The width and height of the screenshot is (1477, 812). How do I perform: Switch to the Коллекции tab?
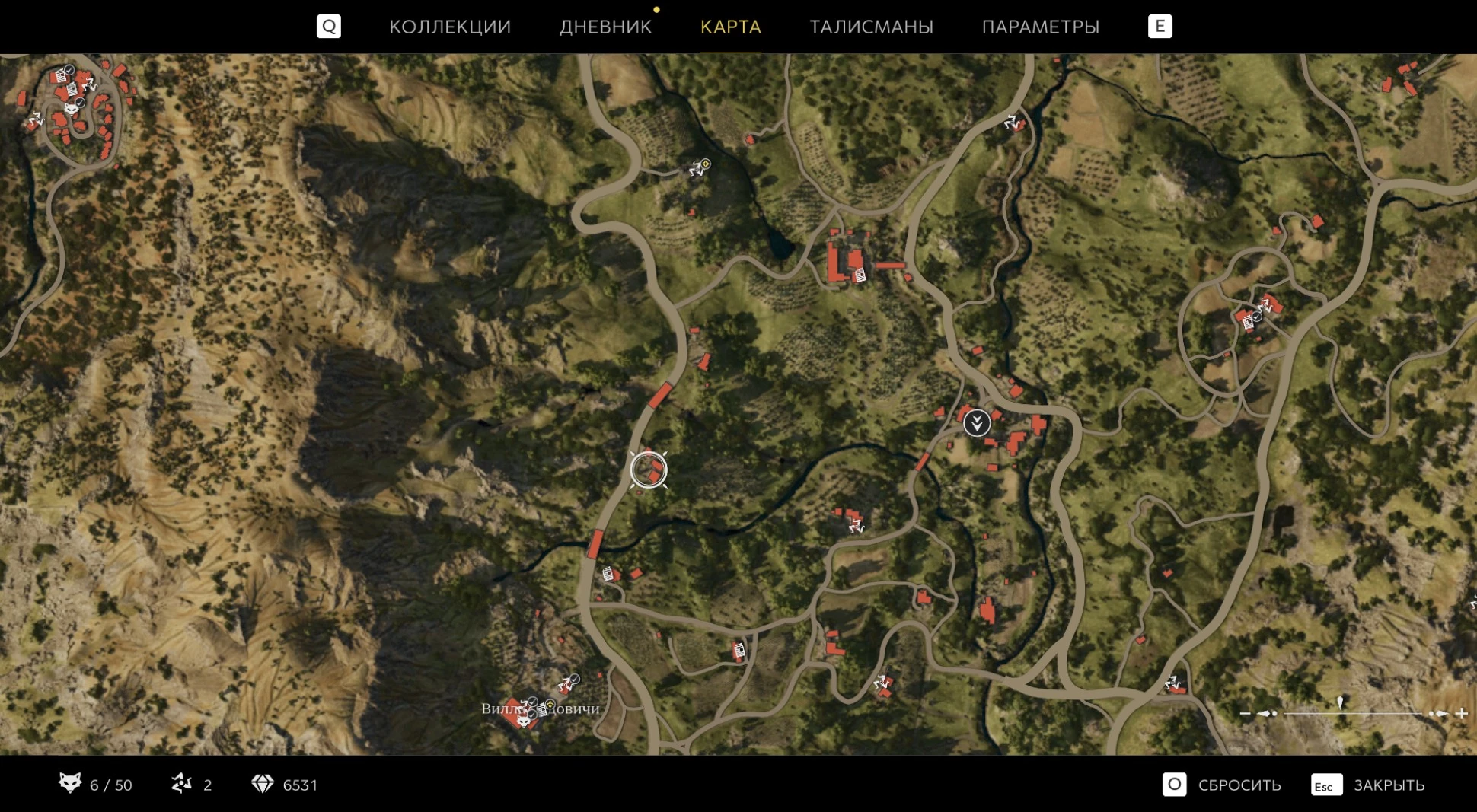(450, 27)
